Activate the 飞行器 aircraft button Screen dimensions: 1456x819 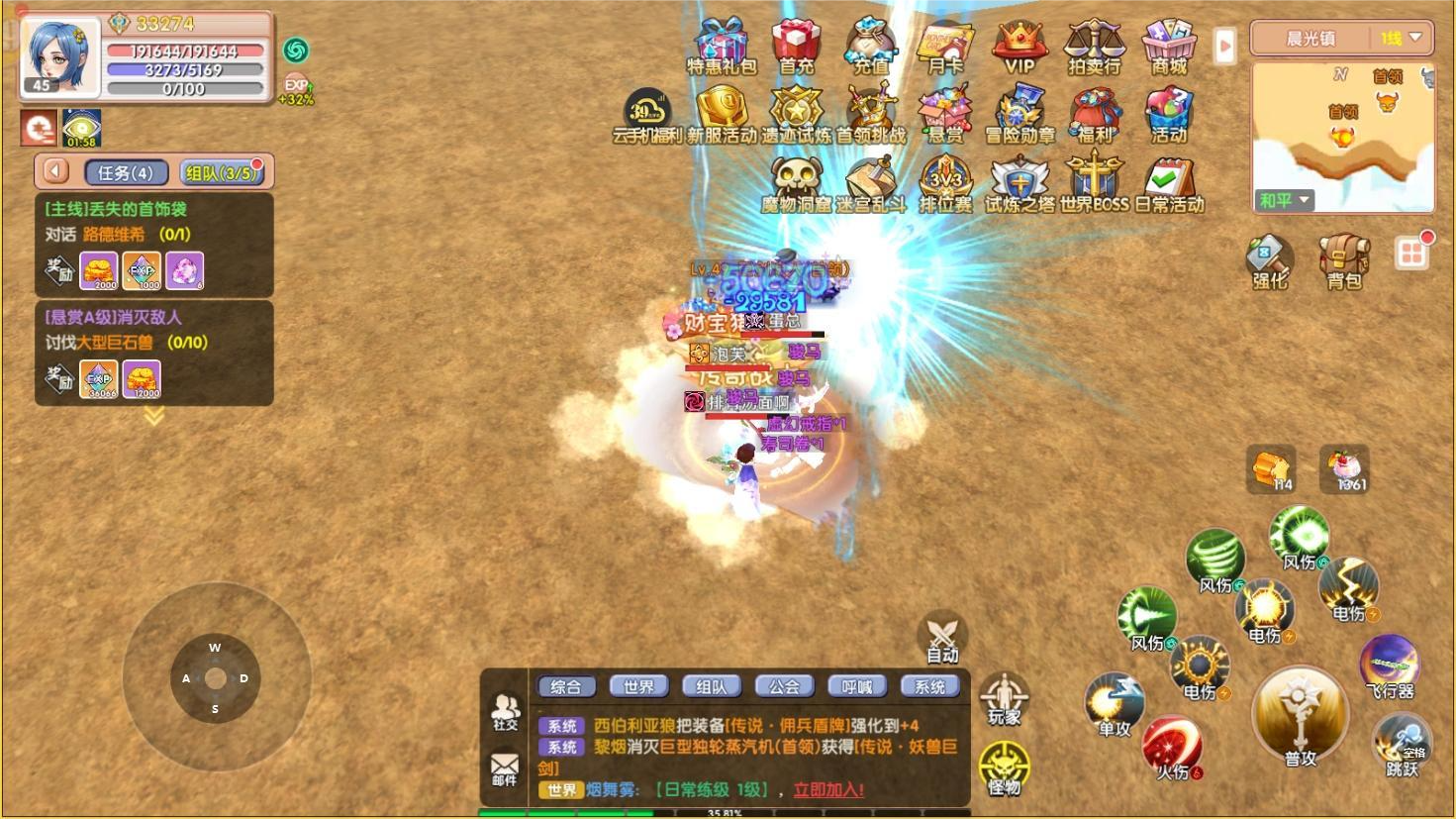pyautogui.click(x=1389, y=665)
